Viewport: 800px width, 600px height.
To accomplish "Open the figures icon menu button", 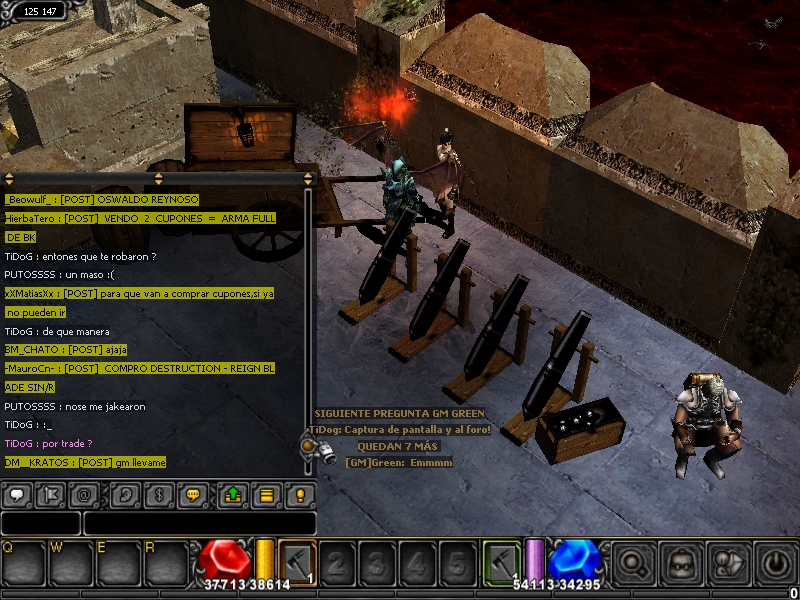I will pos(729,564).
